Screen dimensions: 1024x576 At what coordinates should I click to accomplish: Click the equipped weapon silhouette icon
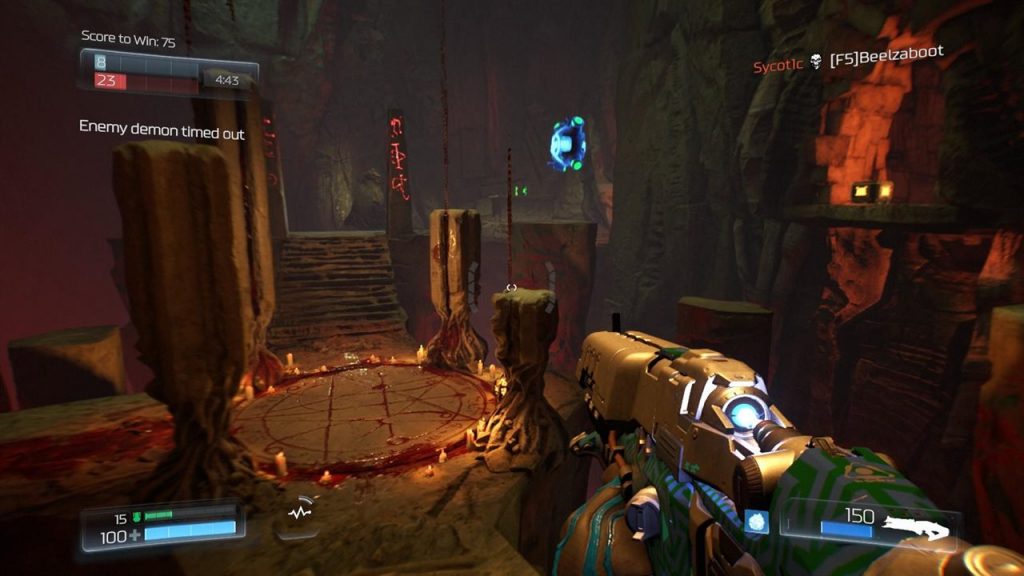[920, 528]
